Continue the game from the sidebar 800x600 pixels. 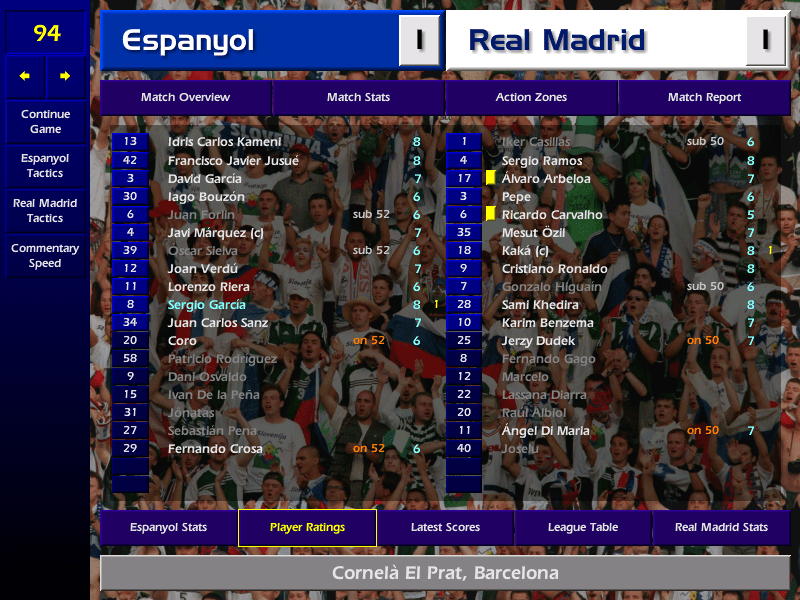pos(45,121)
